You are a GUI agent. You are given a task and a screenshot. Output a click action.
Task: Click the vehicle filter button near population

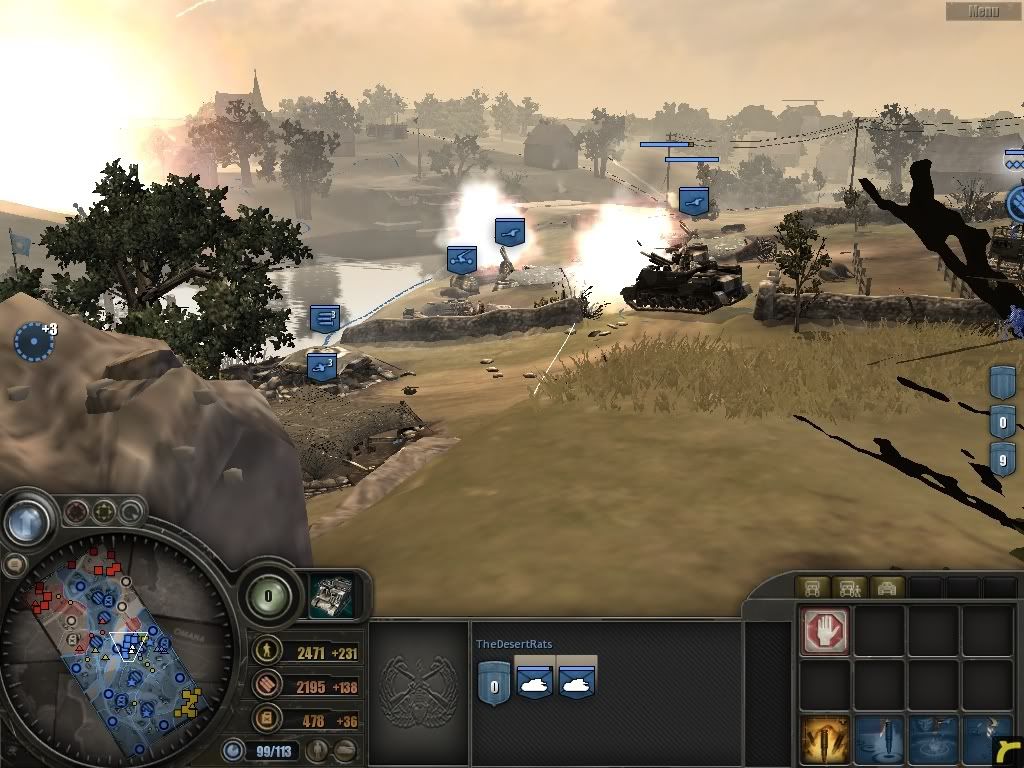point(345,749)
